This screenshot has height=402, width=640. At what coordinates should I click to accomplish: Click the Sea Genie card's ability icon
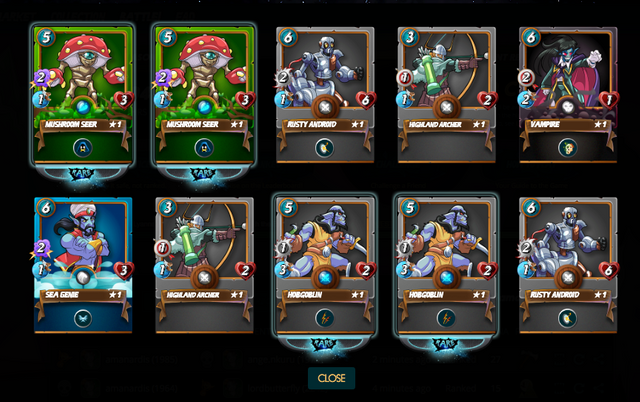coord(83,318)
